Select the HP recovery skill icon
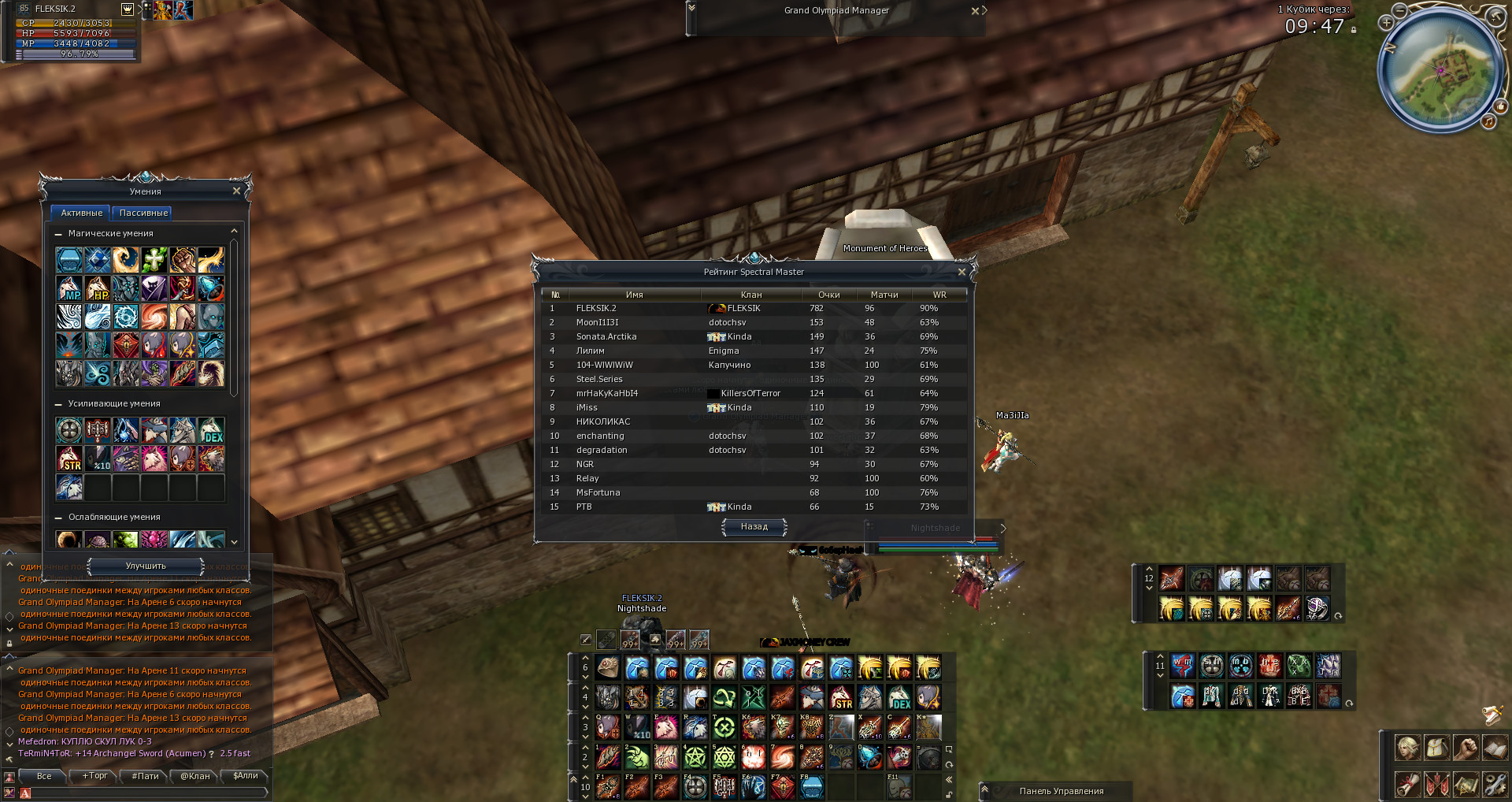This screenshot has width=1512, height=802. click(x=96, y=288)
